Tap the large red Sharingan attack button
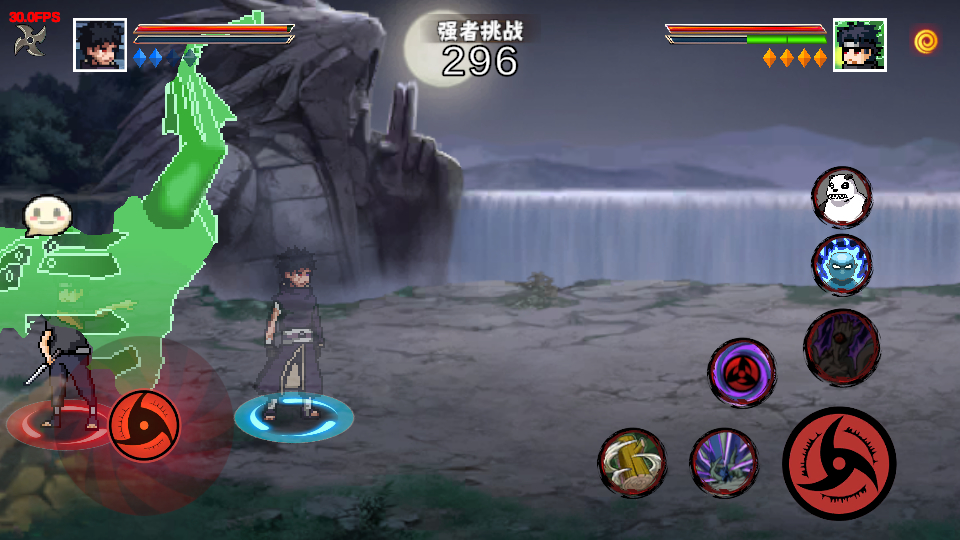Screen dimensions: 960x540 coord(838,463)
